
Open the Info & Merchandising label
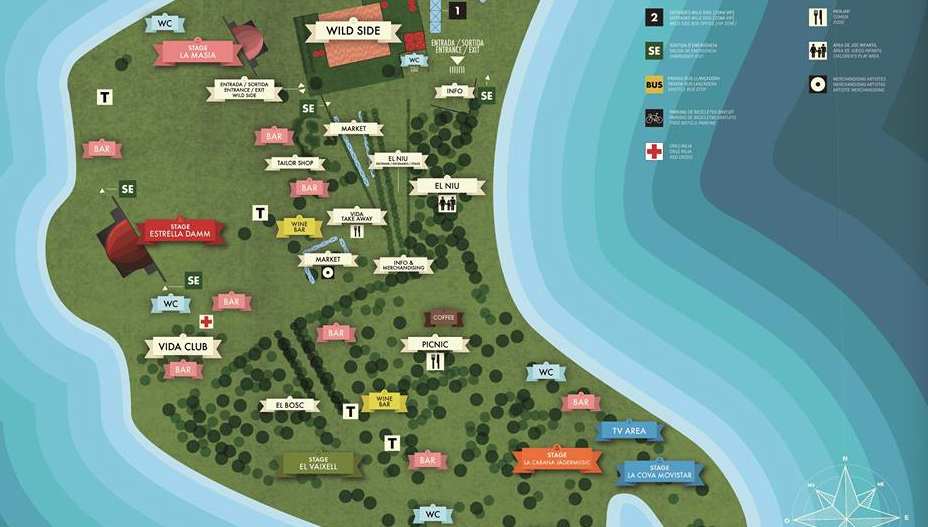point(404,265)
